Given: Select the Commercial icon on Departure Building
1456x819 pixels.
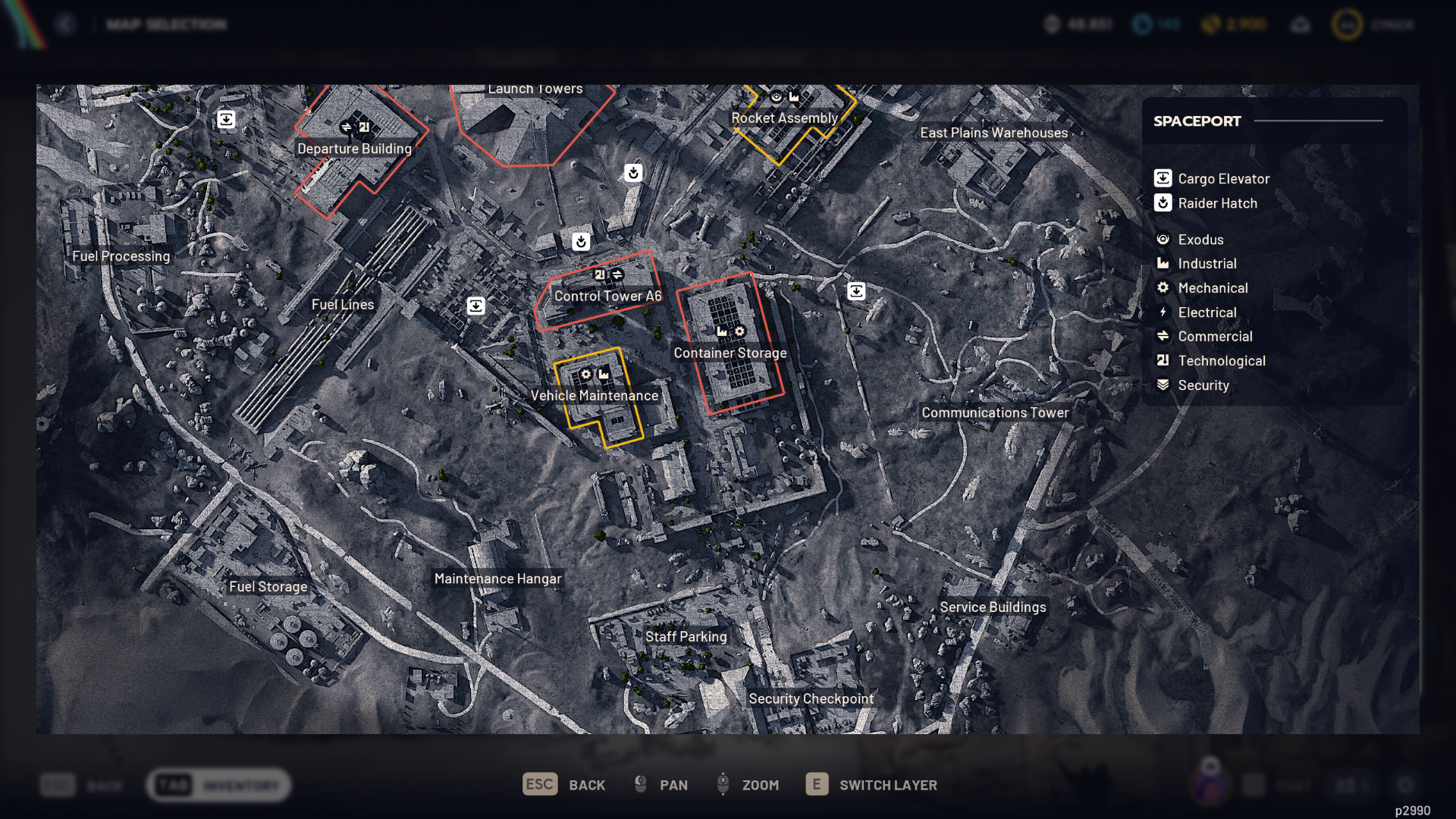Looking at the screenshot, I should coord(347,127).
